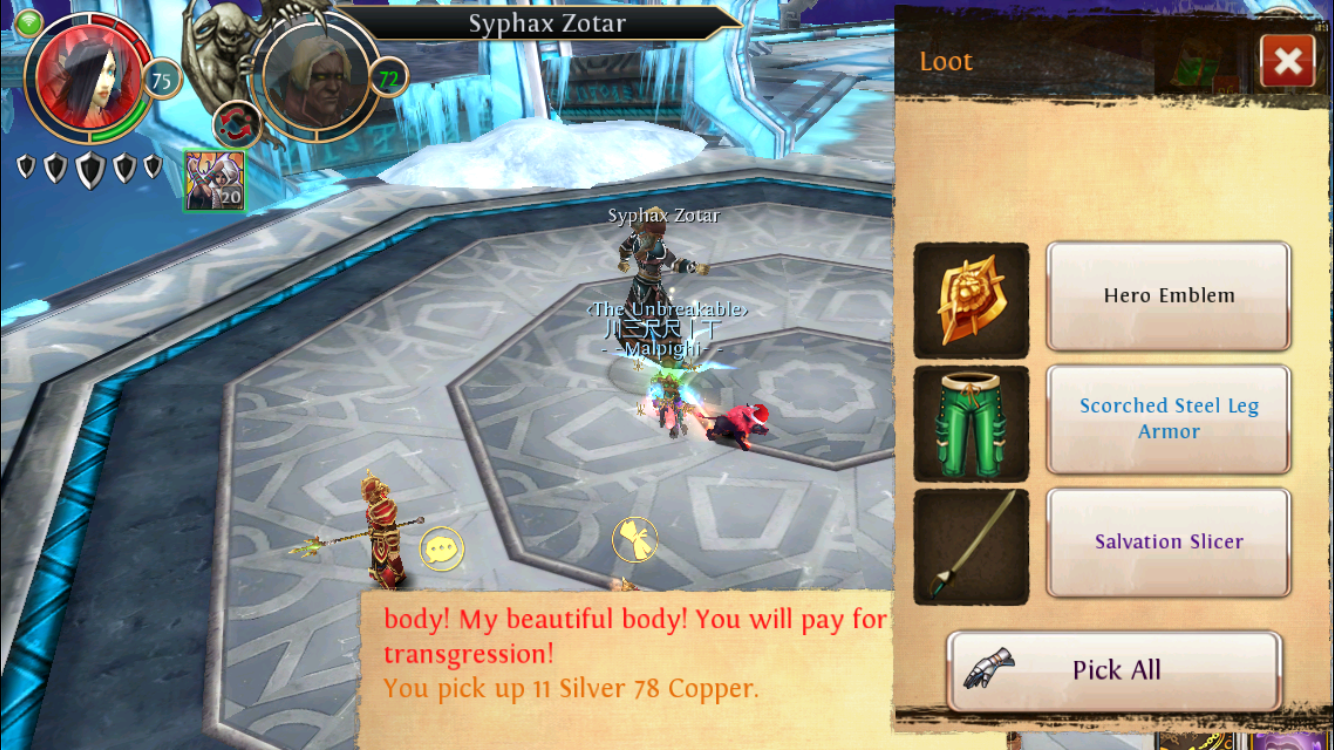Select the green leg armor icon
The height and width of the screenshot is (750, 1334).
(x=971, y=423)
